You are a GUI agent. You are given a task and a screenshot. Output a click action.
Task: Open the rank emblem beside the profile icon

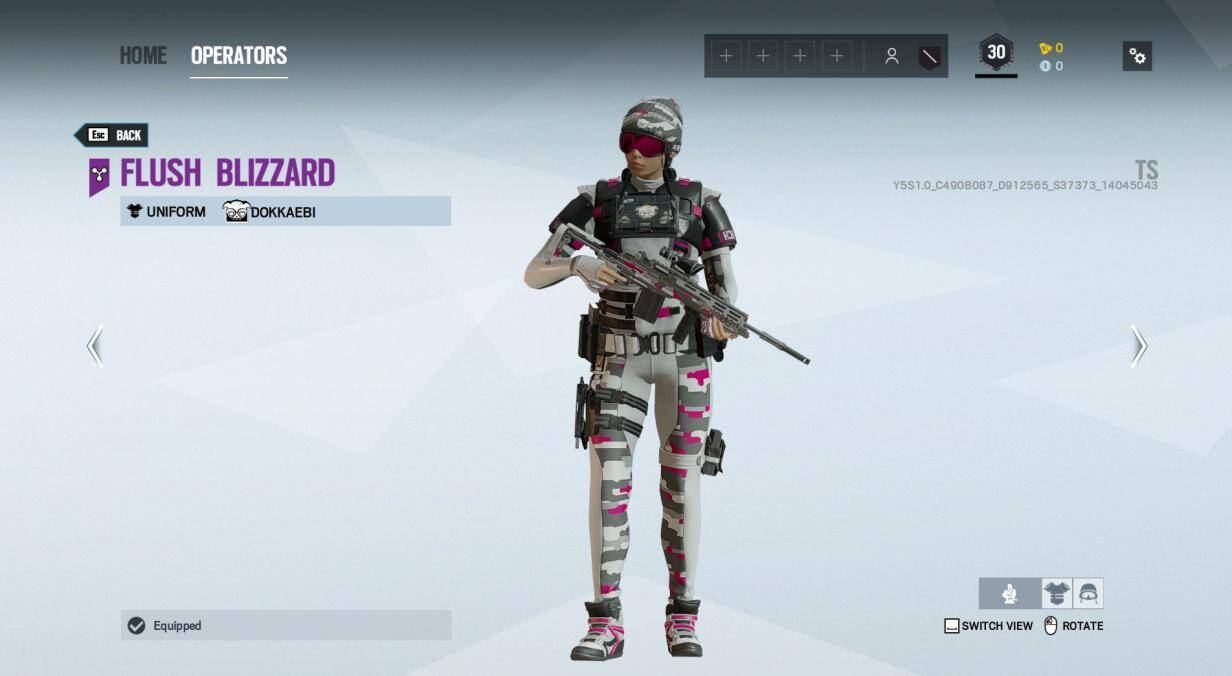click(x=930, y=57)
